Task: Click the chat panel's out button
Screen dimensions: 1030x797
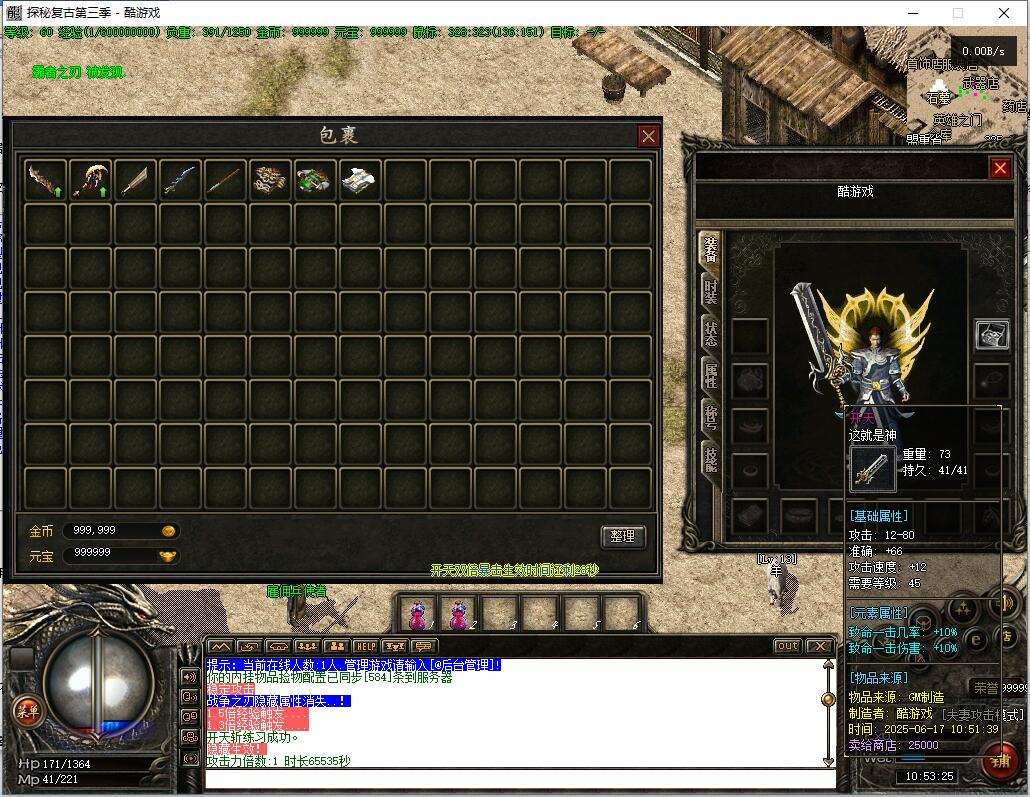Action: pyautogui.click(x=788, y=646)
